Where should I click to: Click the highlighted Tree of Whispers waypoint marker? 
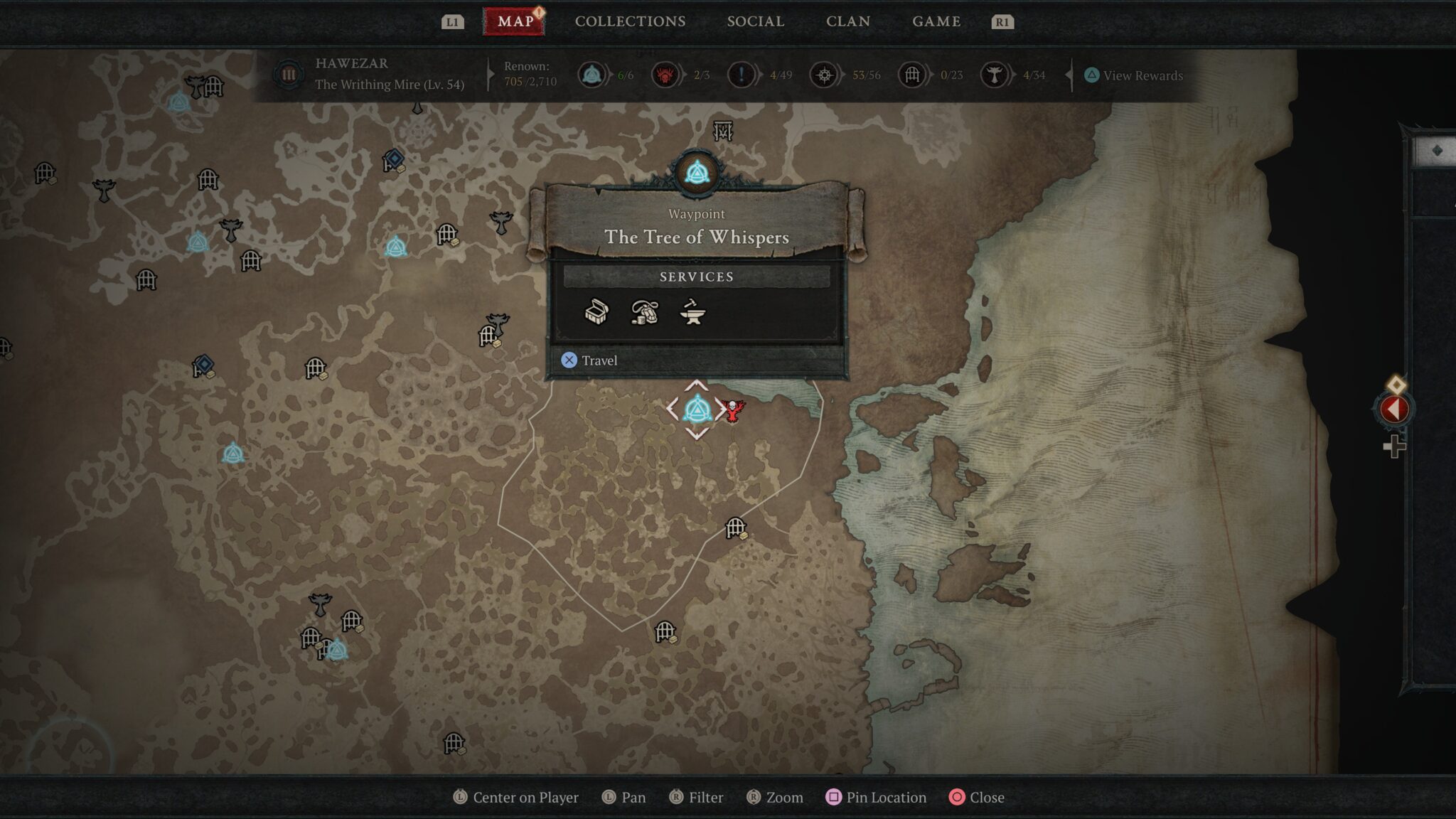tap(697, 407)
